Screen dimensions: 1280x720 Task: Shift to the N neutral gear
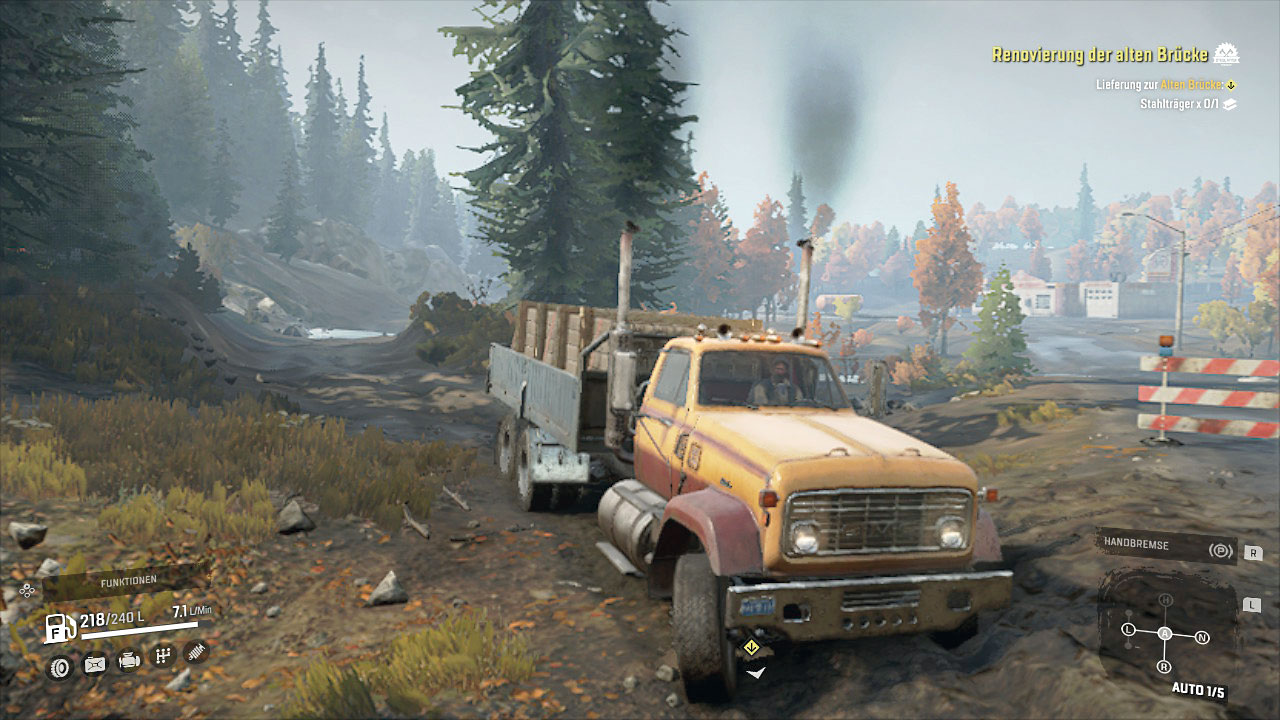pos(1202,637)
